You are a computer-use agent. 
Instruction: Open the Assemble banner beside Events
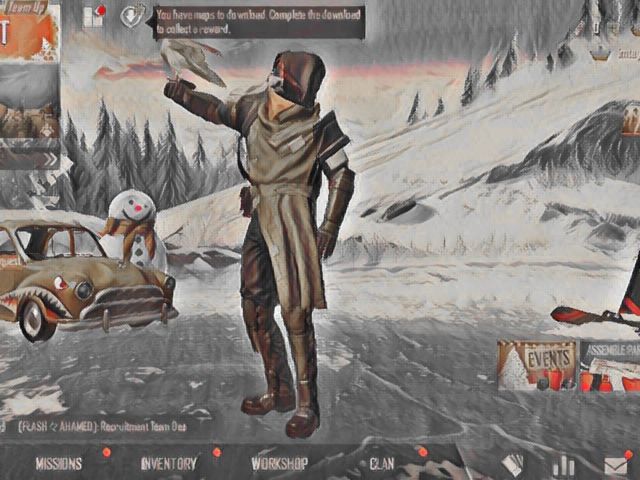tap(609, 365)
